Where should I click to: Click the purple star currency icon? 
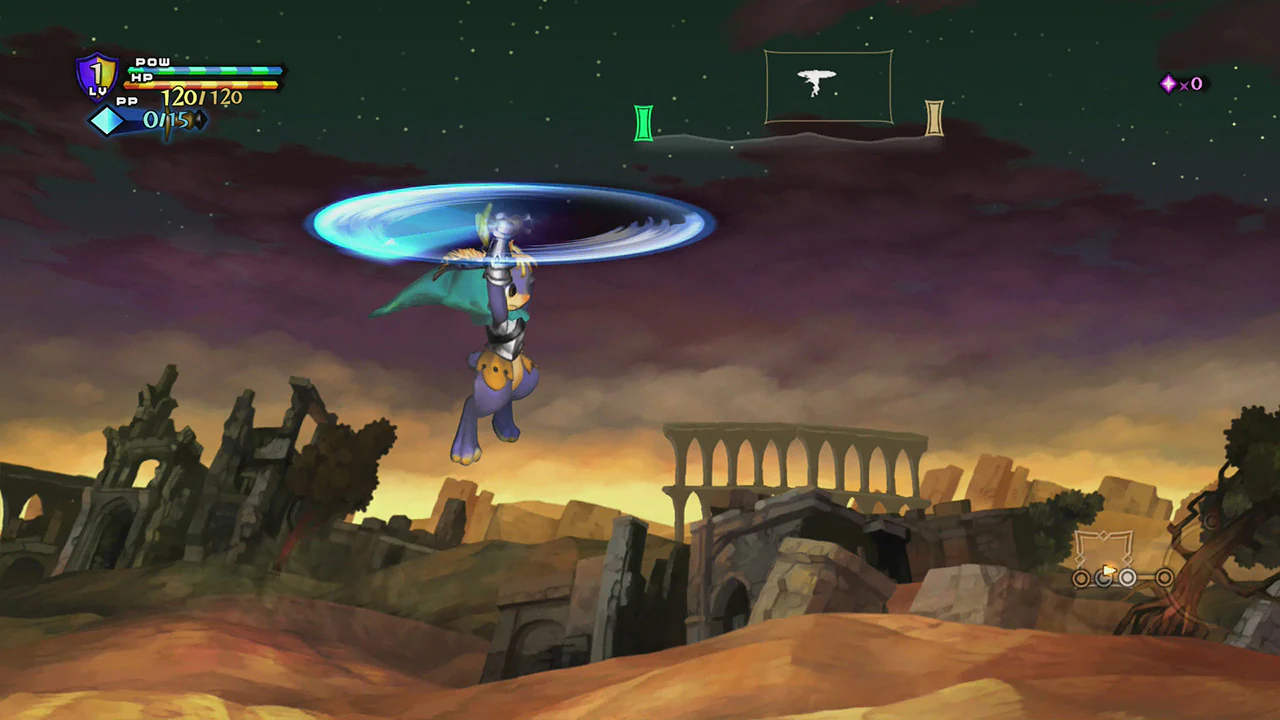(1168, 84)
